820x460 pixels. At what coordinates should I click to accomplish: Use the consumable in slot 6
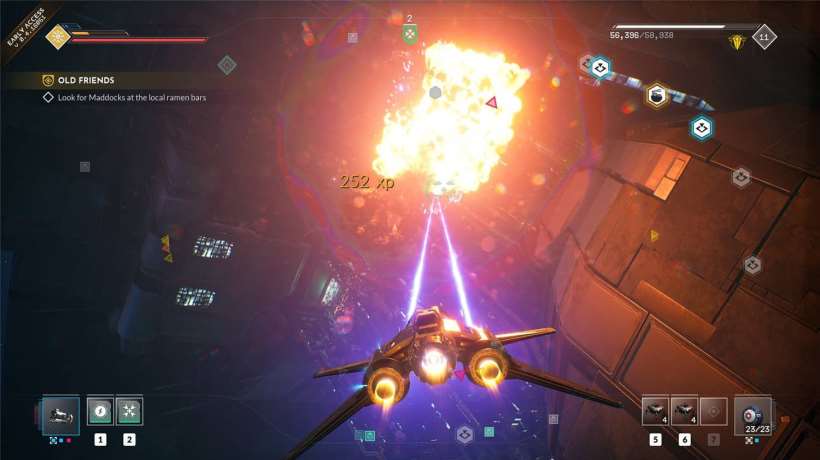(x=684, y=411)
